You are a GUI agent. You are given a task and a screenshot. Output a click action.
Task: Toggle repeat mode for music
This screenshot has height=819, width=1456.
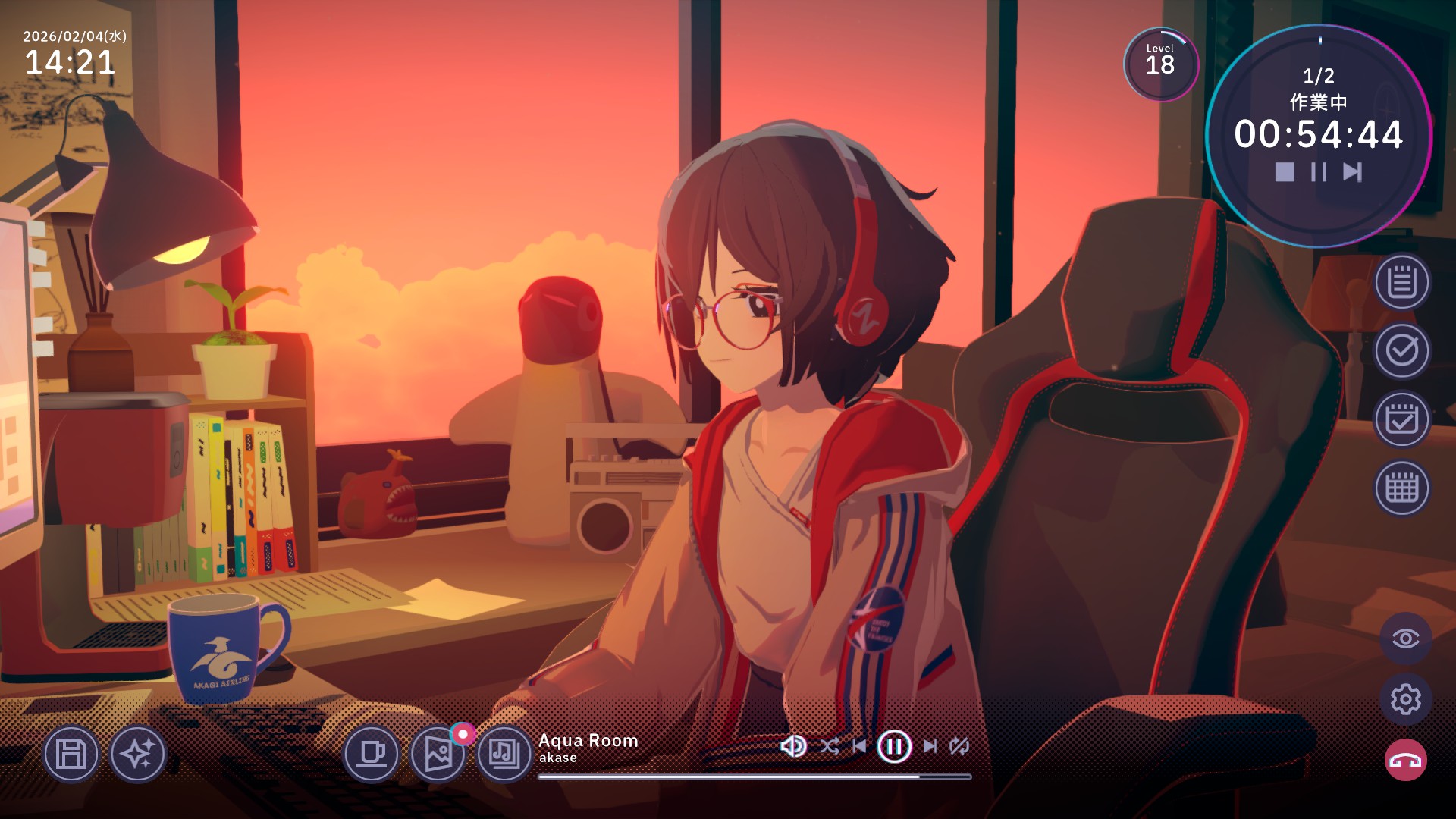[x=959, y=745]
